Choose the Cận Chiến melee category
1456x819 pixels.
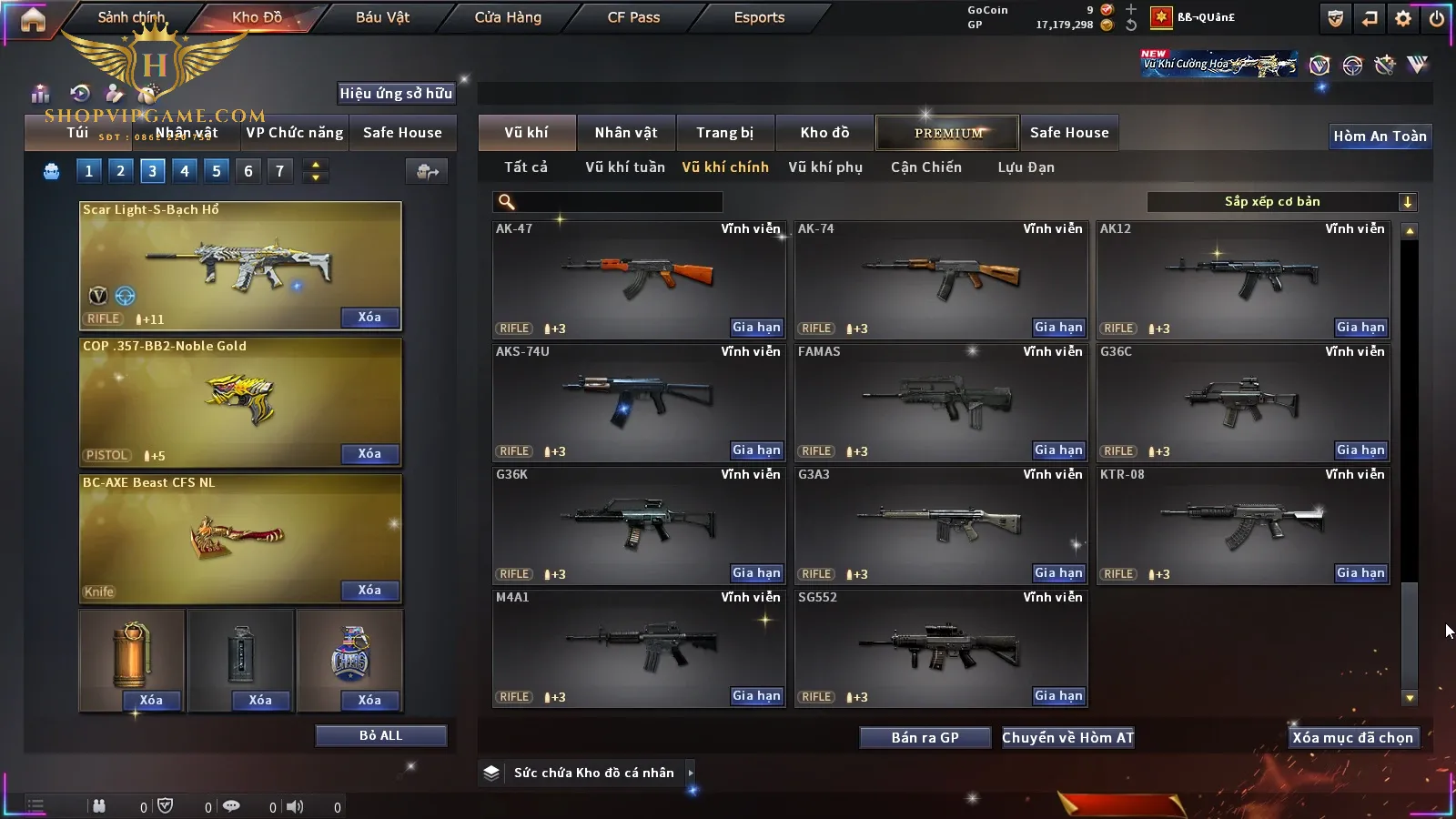(x=925, y=167)
